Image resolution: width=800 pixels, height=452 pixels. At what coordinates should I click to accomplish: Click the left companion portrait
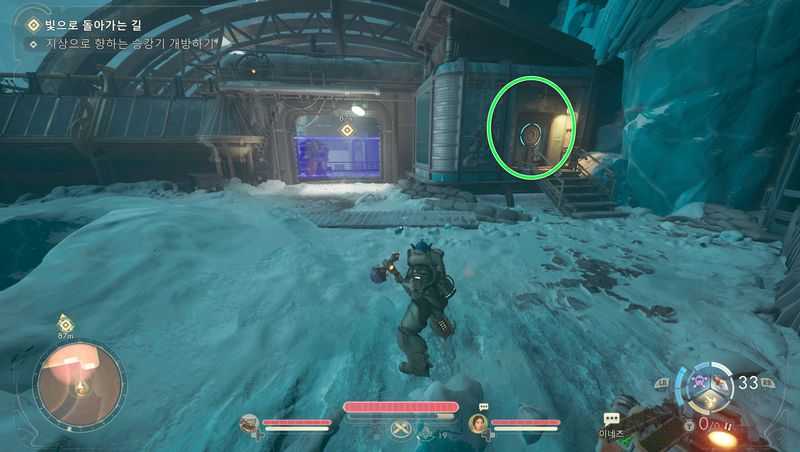pyautogui.click(x=251, y=424)
